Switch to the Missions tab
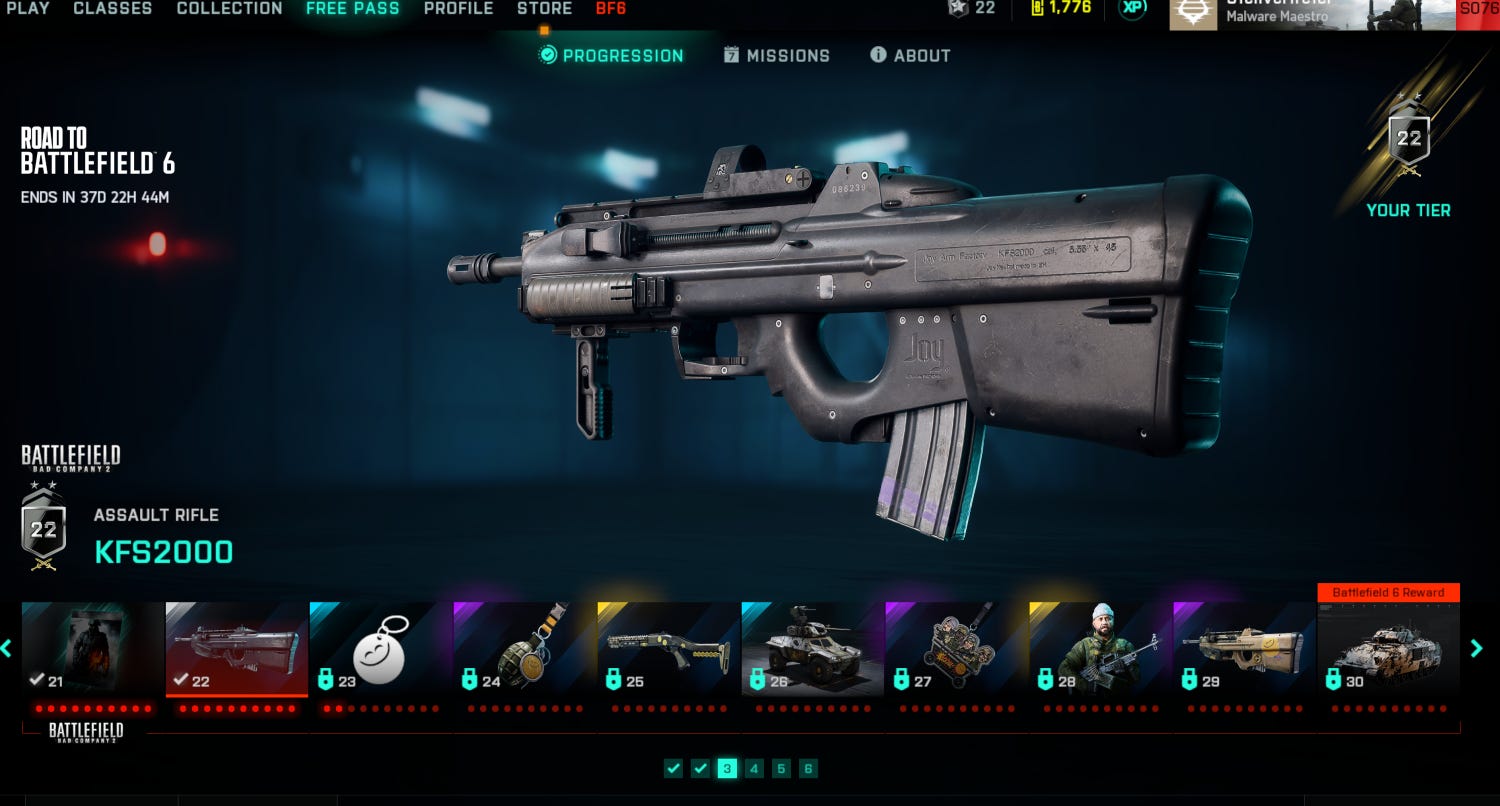This screenshot has height=806, width=1500. tap(789, 56)
